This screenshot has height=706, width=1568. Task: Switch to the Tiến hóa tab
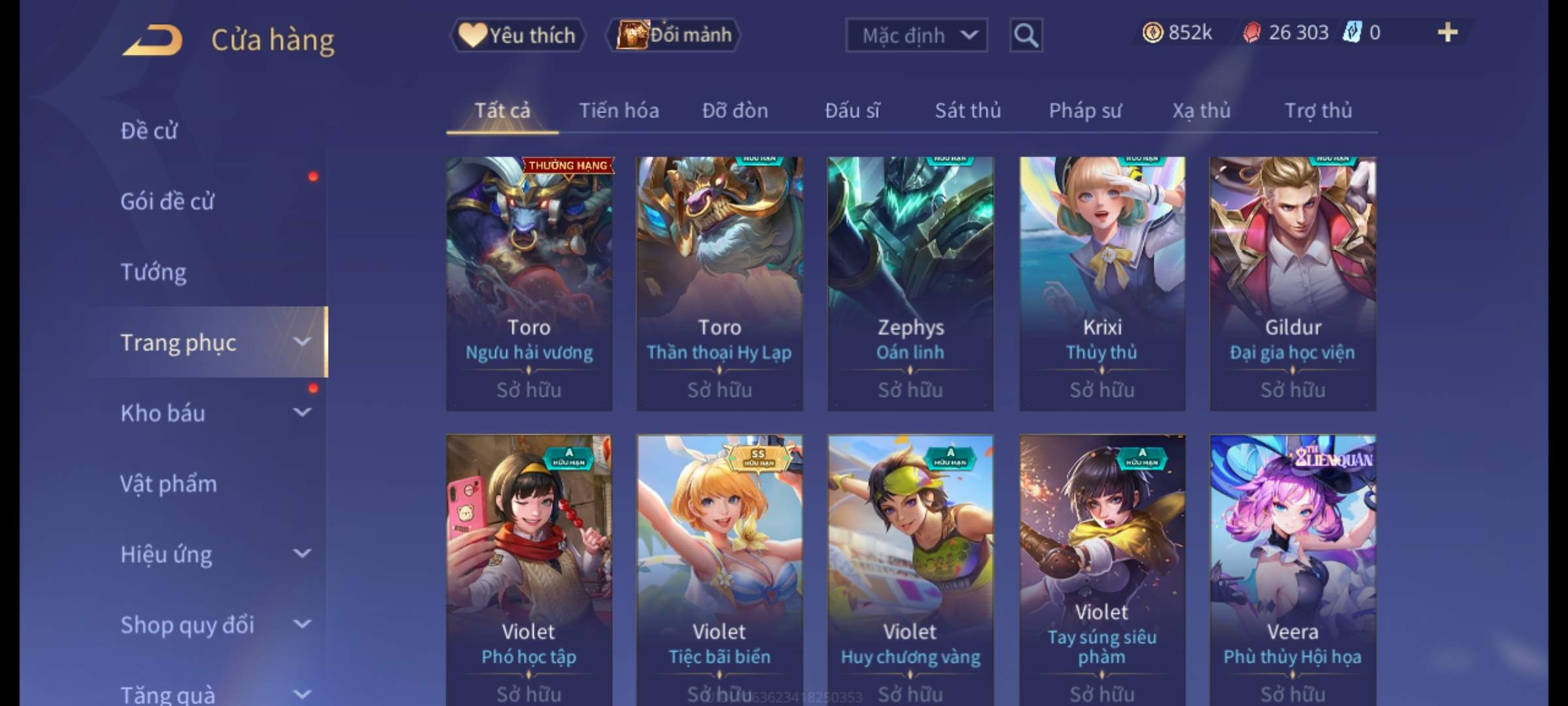click(x=619, y=111)
